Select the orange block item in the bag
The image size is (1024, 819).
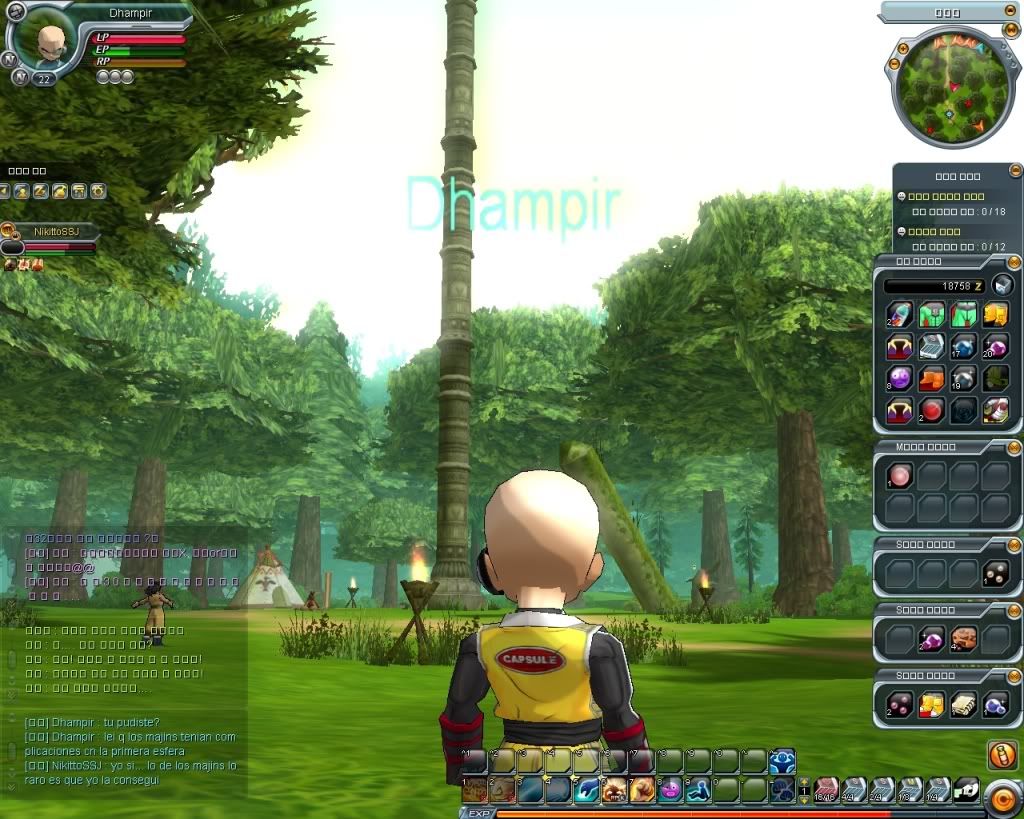930,378
